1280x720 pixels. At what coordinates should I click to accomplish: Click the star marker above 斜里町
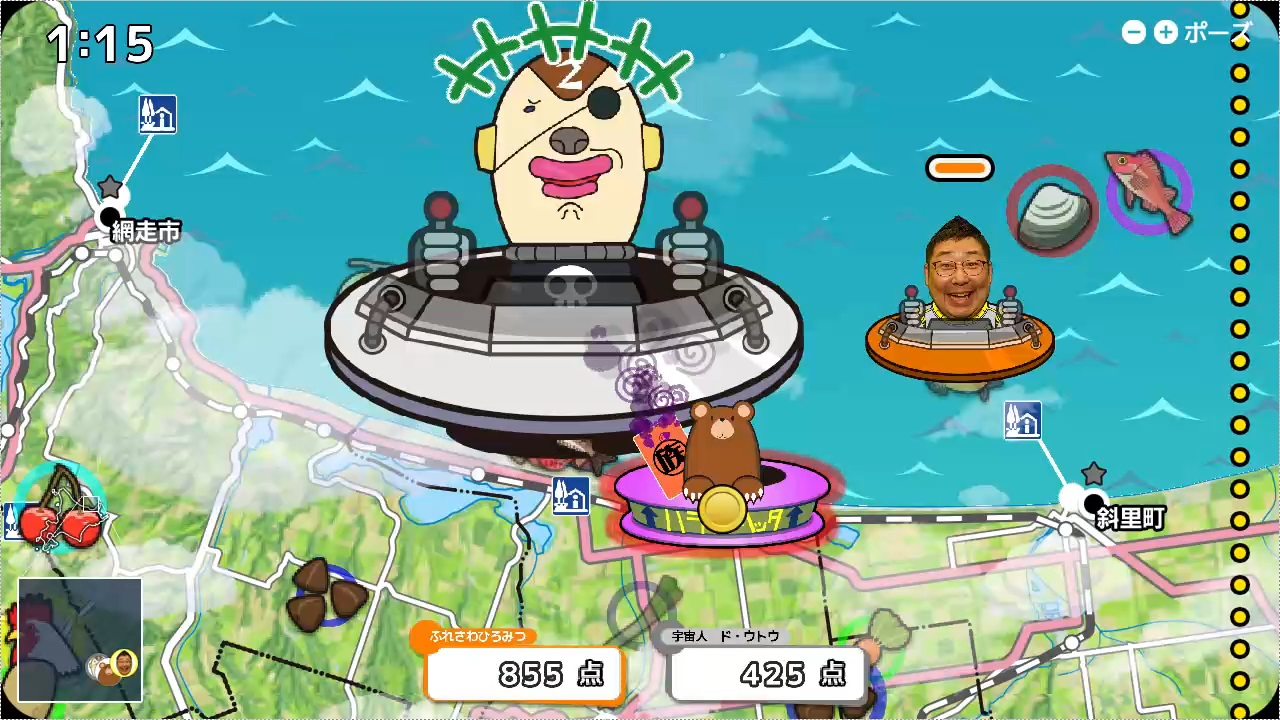click(1094, 472)
